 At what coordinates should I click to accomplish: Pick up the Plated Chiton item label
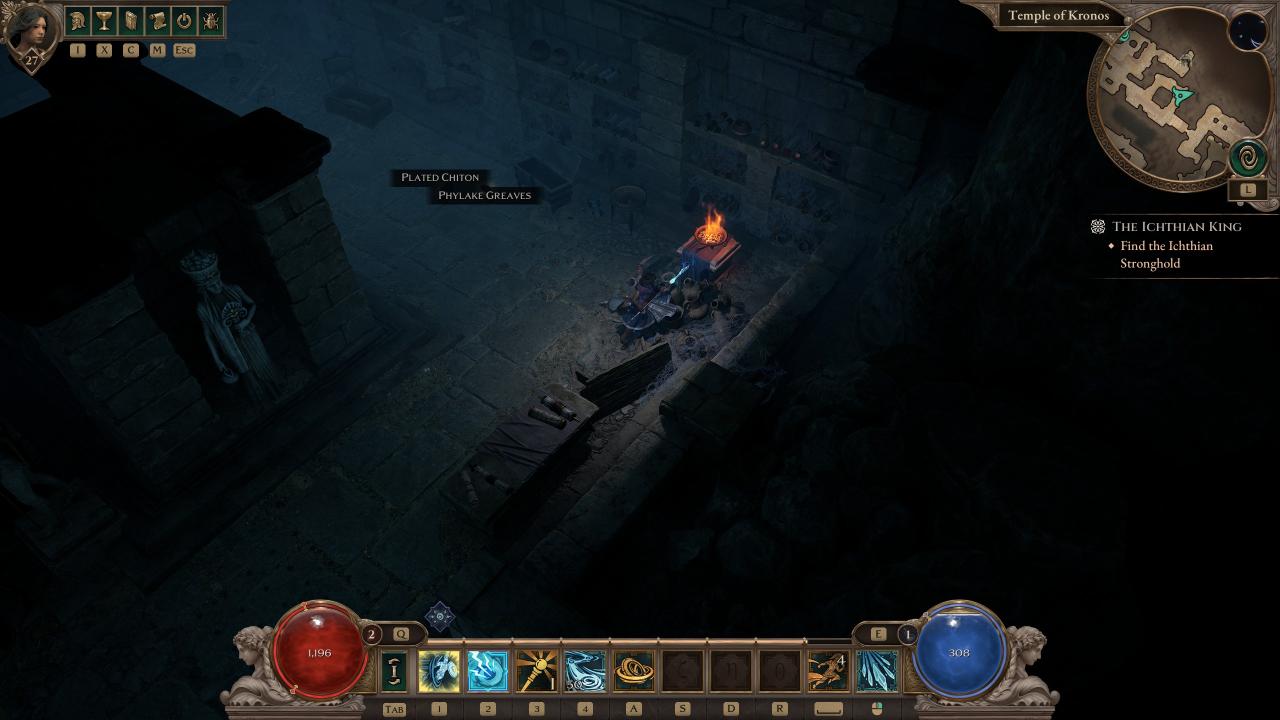[440, 177]
